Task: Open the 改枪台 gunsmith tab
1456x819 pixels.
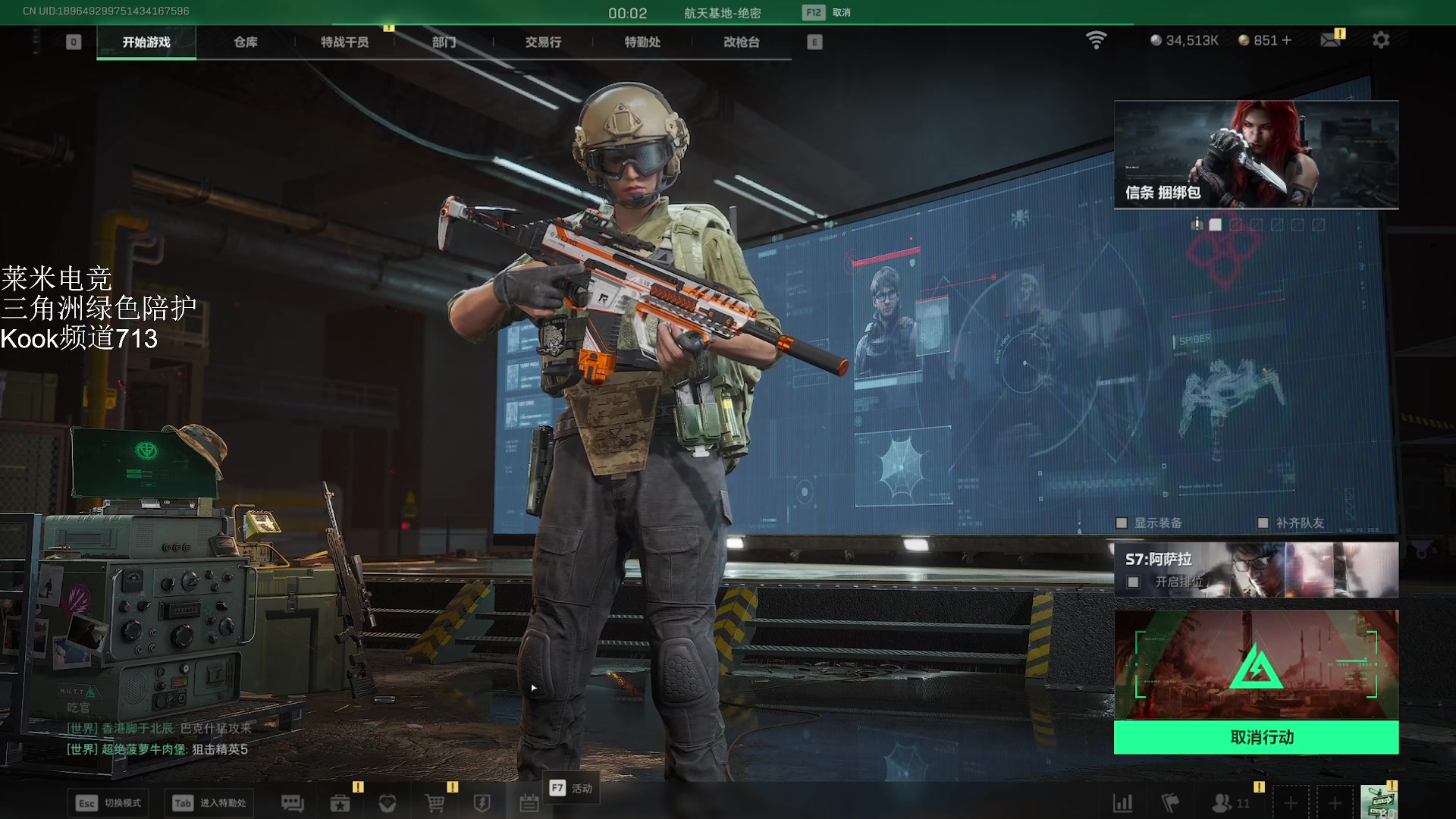Action: (x=741, y=42)
